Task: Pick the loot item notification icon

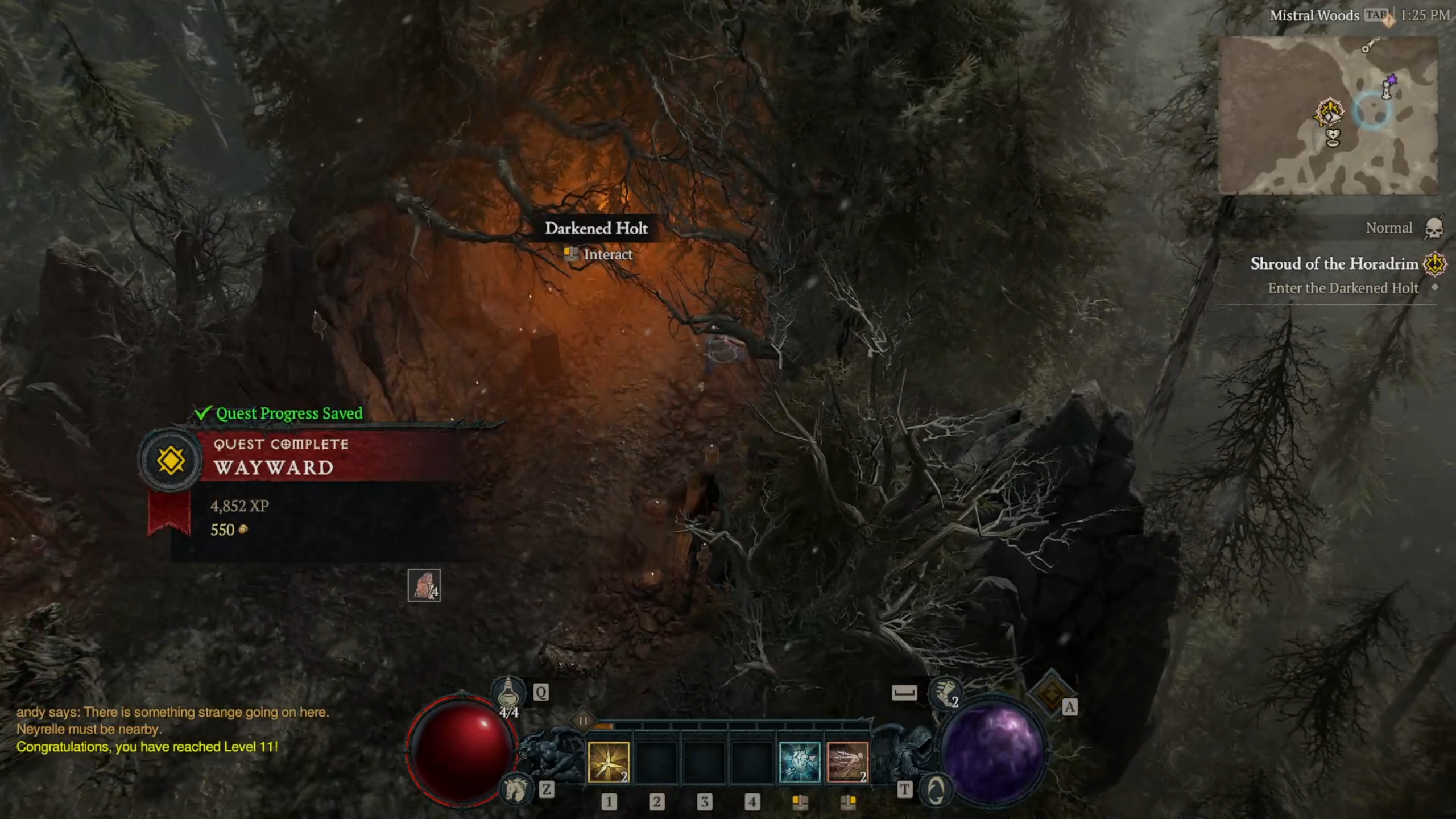Action: [424, 585]
